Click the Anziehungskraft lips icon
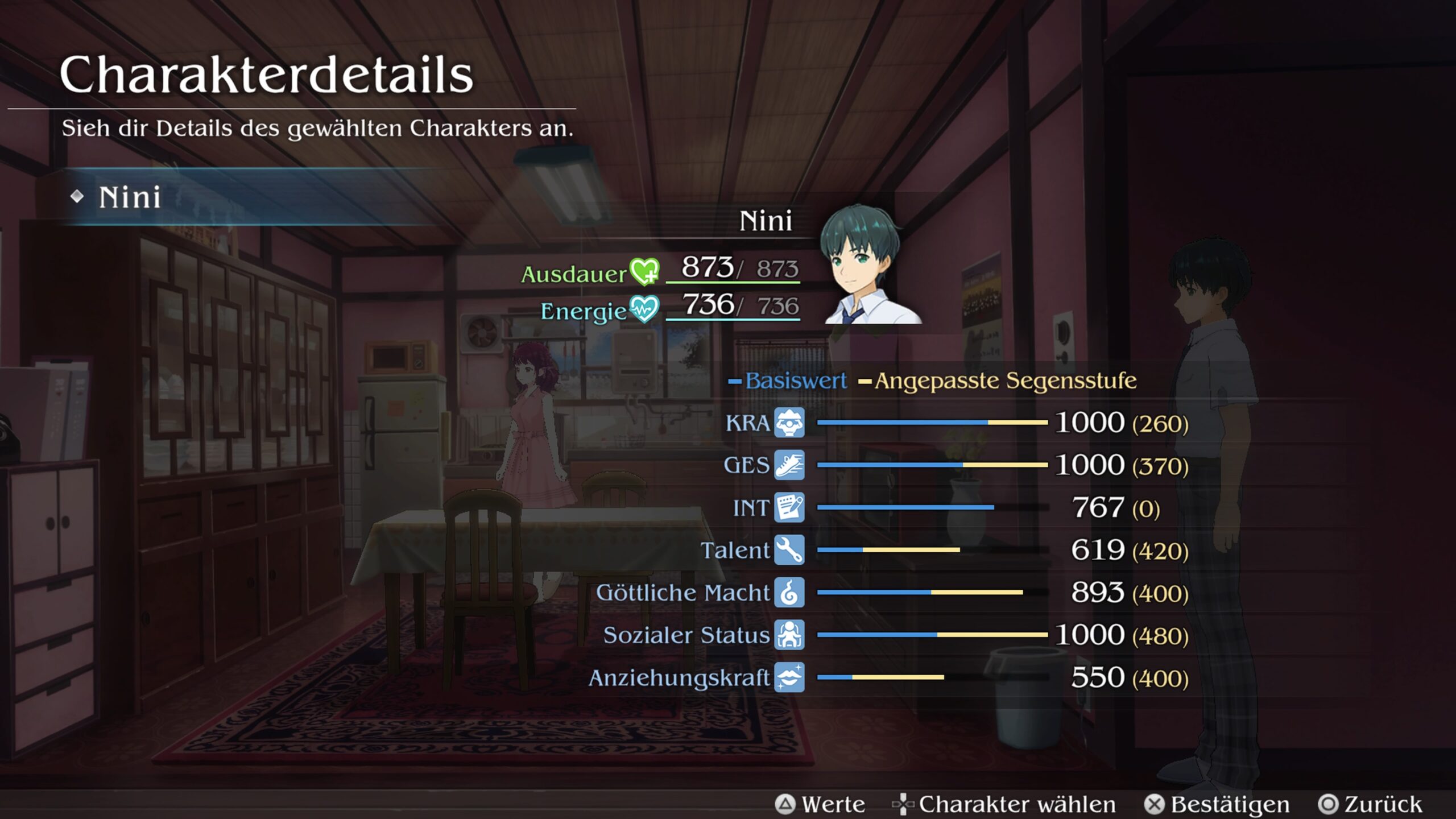Screen dimensions: 1456x819 click(789, 677)
